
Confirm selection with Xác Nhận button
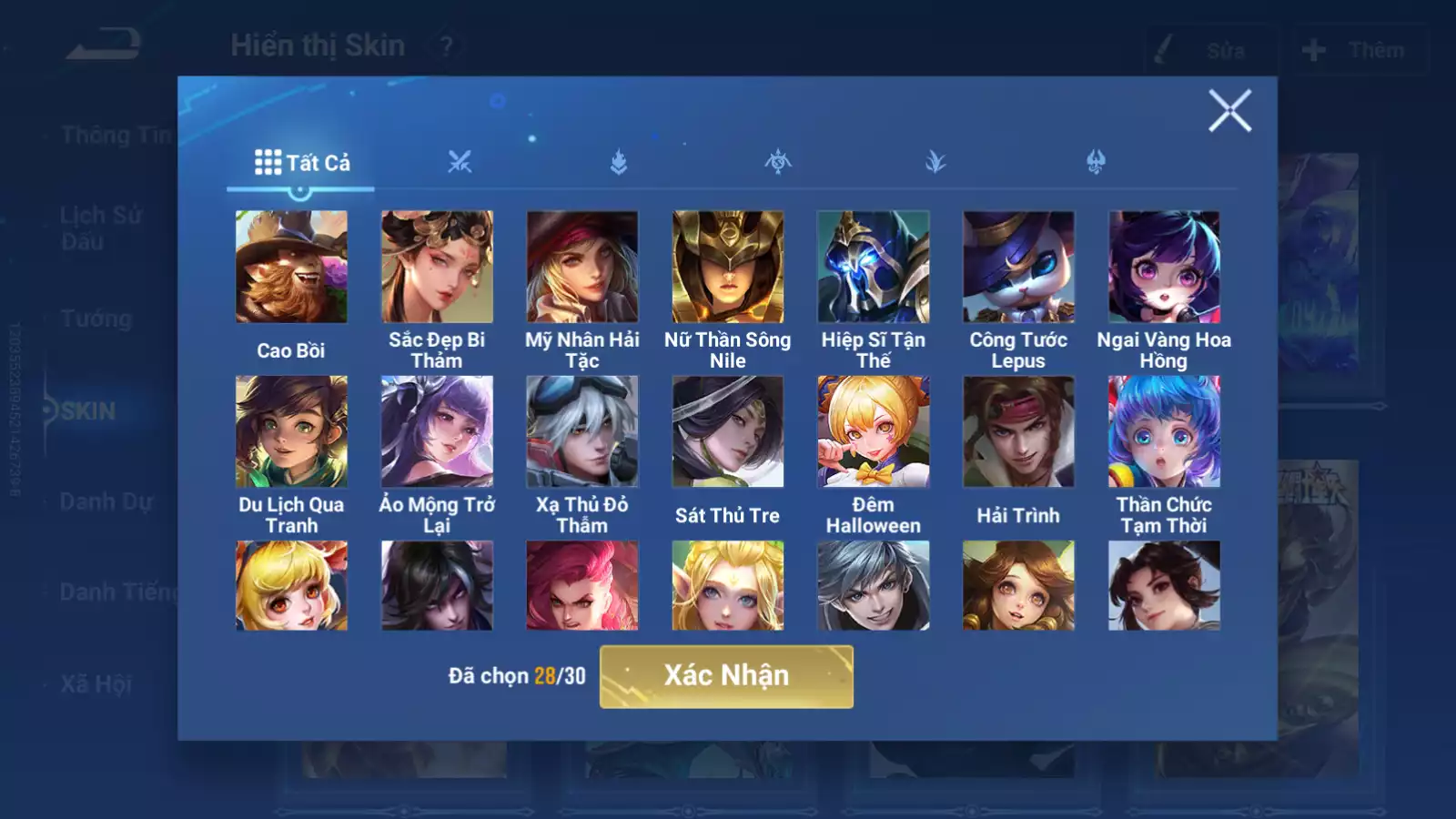point(726,676)
